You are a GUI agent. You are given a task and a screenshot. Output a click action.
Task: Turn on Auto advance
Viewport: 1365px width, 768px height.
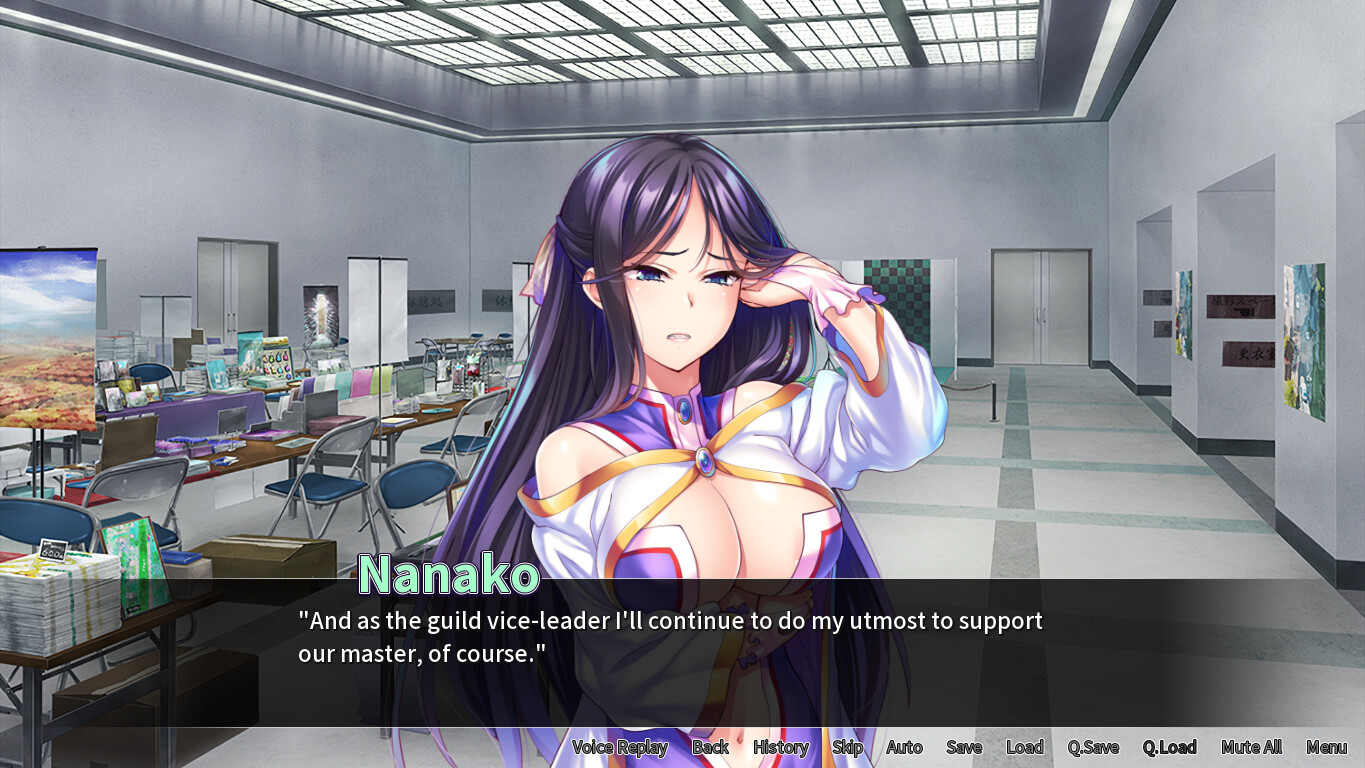pos(904,747)
